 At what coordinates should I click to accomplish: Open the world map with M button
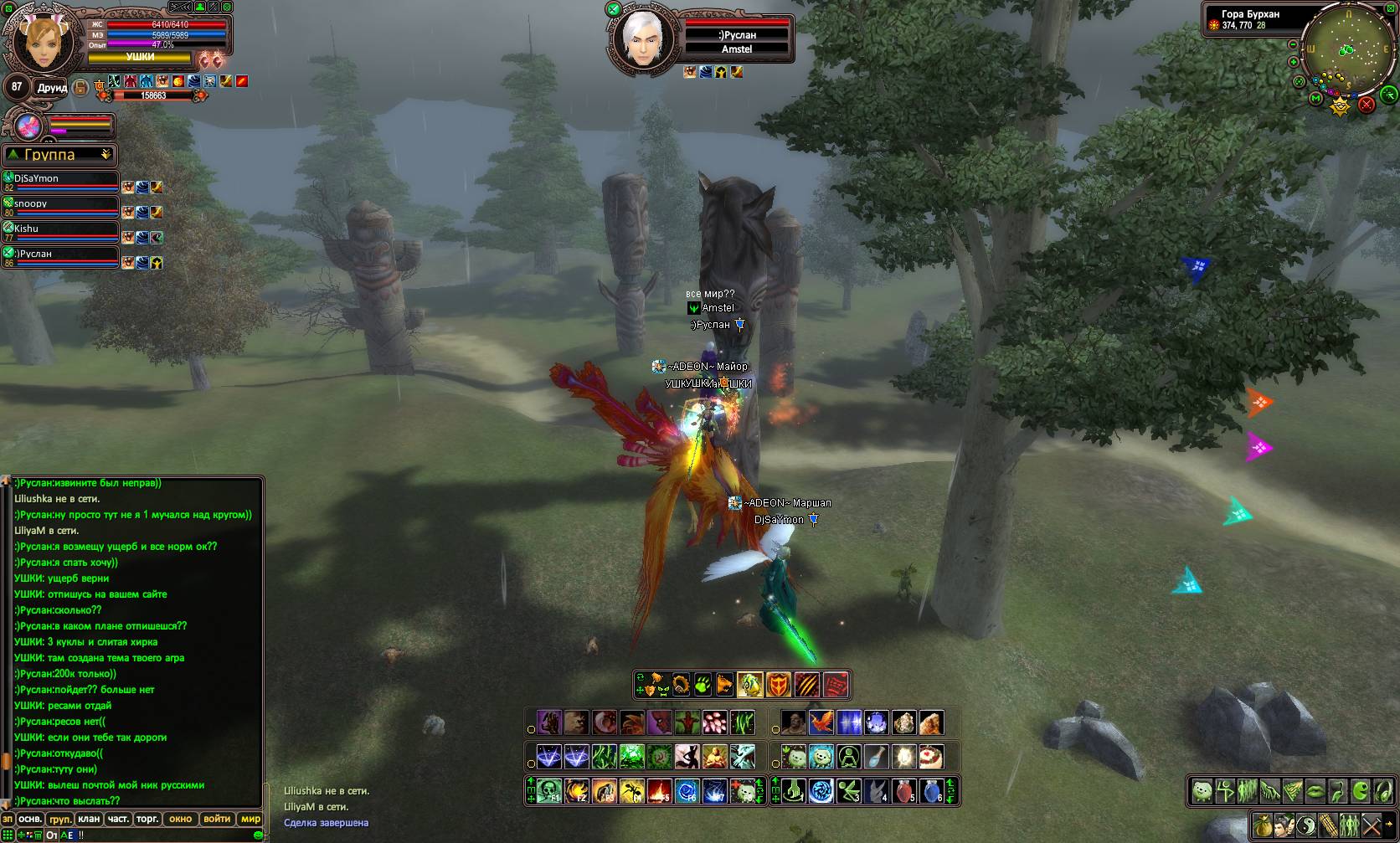[1315, 99]
